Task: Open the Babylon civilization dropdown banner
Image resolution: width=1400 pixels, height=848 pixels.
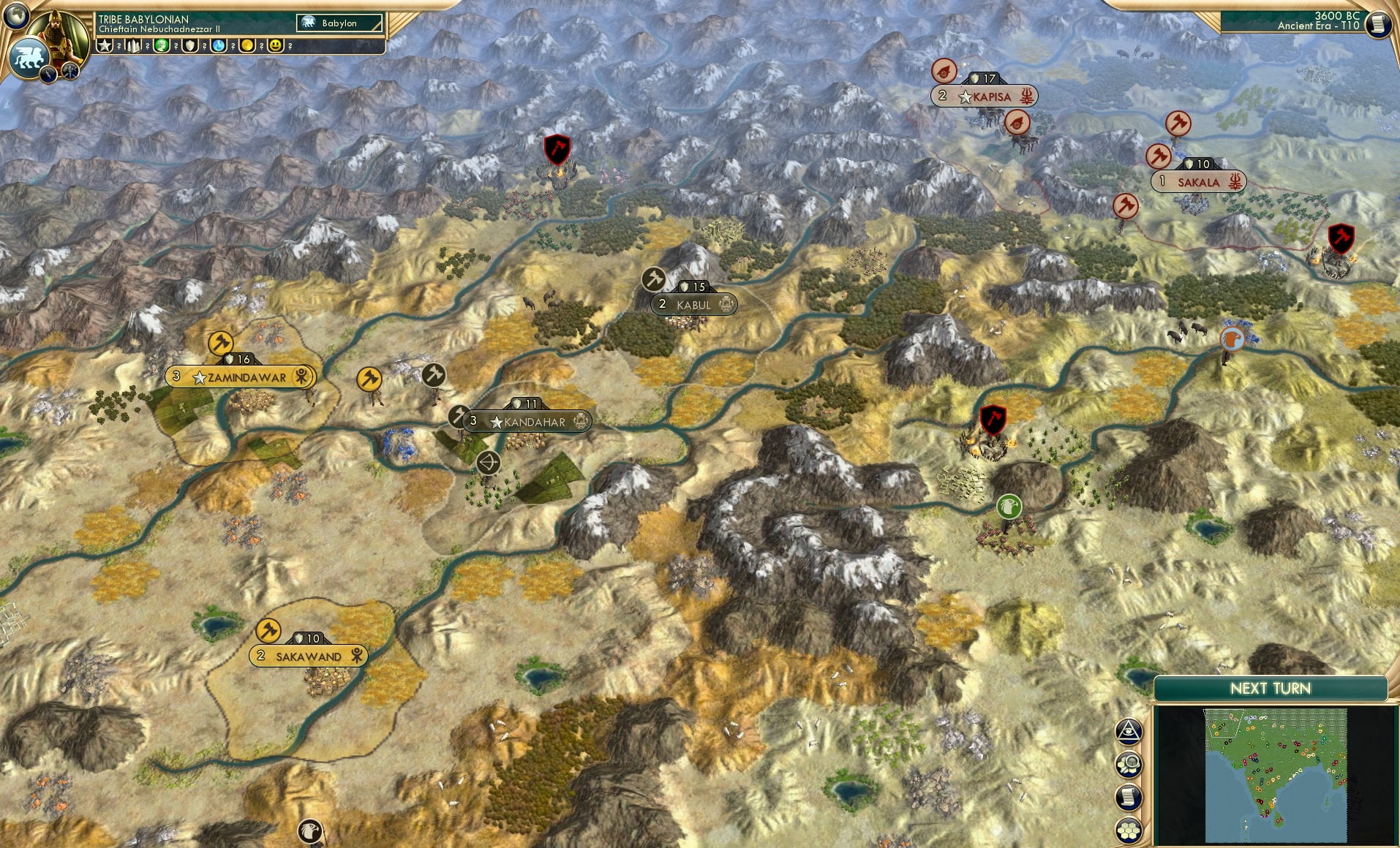Action: [338, 23]
